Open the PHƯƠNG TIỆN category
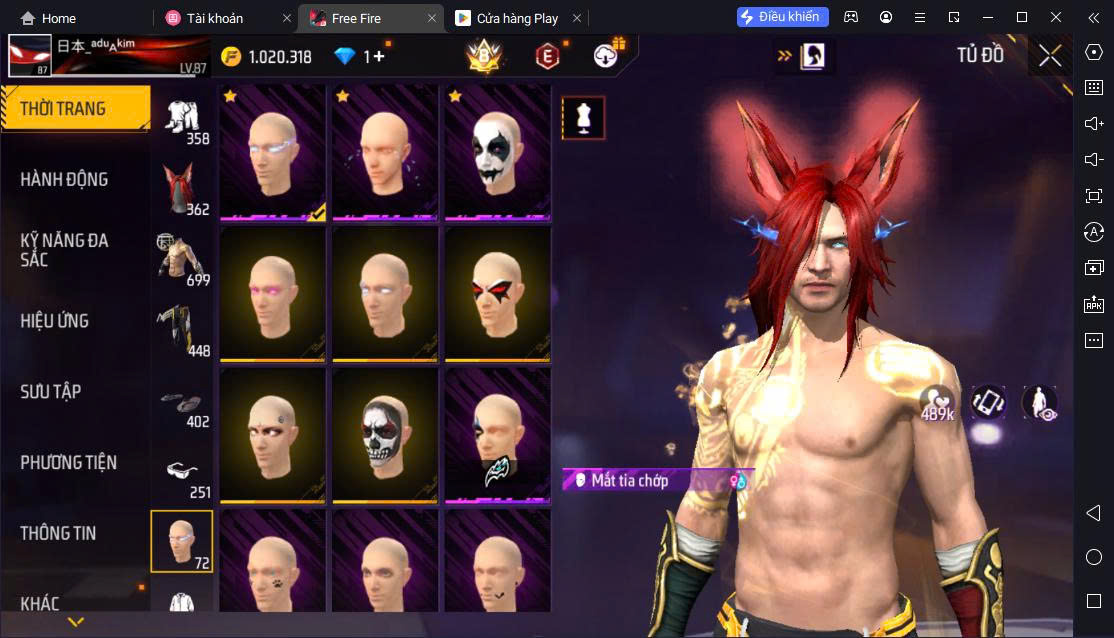 (69, 463)
